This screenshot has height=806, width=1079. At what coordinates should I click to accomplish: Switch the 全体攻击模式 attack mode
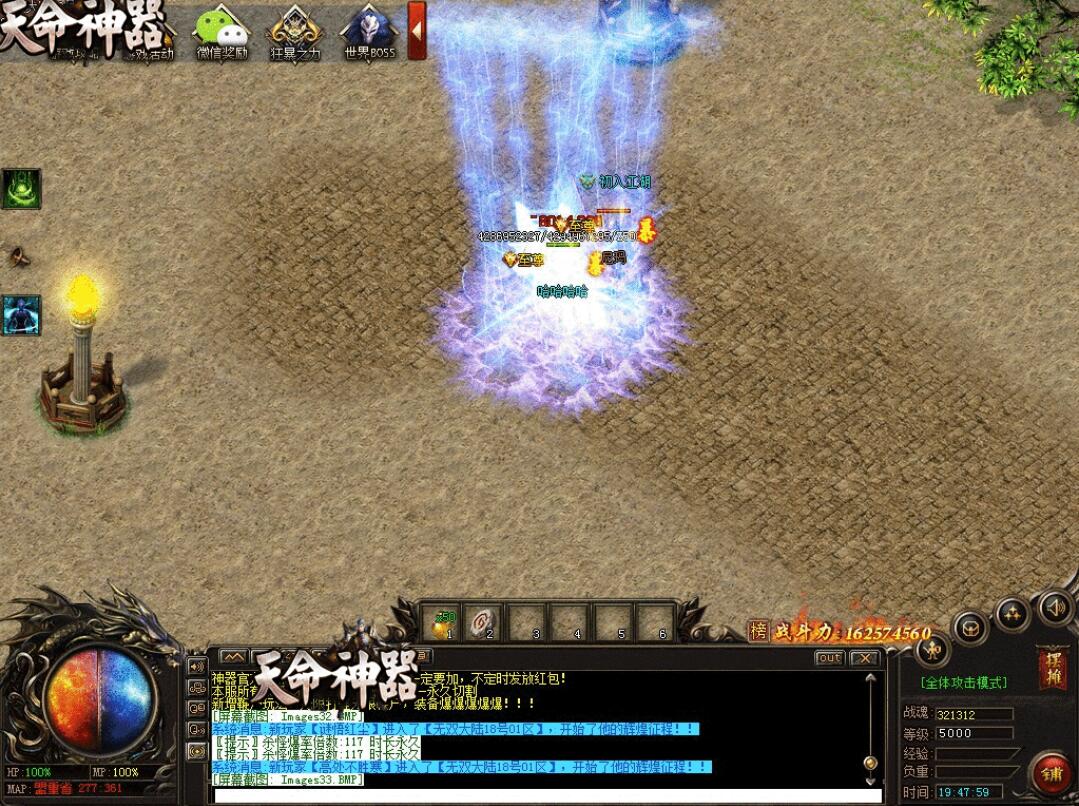pos(963,683)
